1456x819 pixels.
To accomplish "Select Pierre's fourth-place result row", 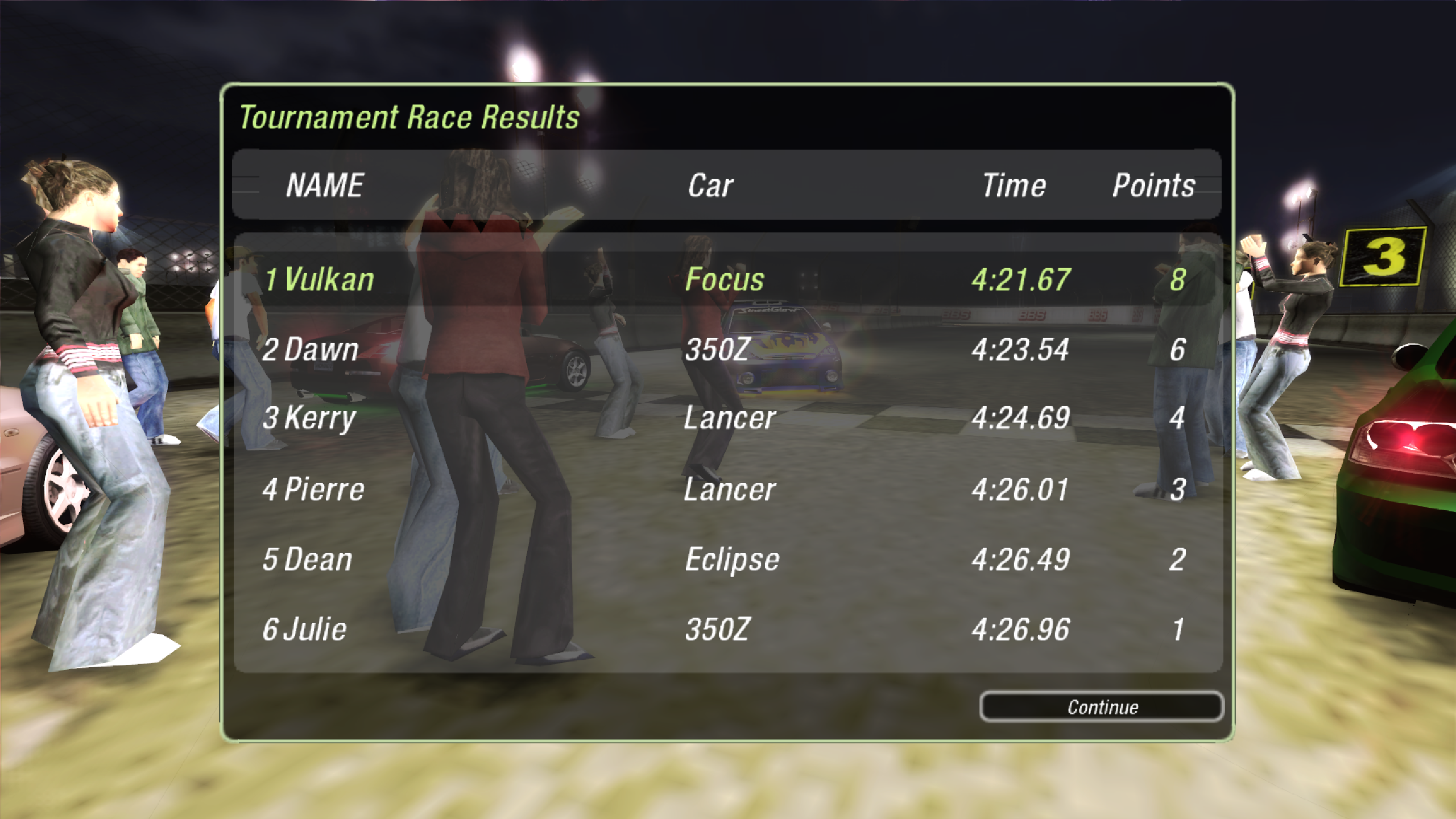I will coord(727,489).
